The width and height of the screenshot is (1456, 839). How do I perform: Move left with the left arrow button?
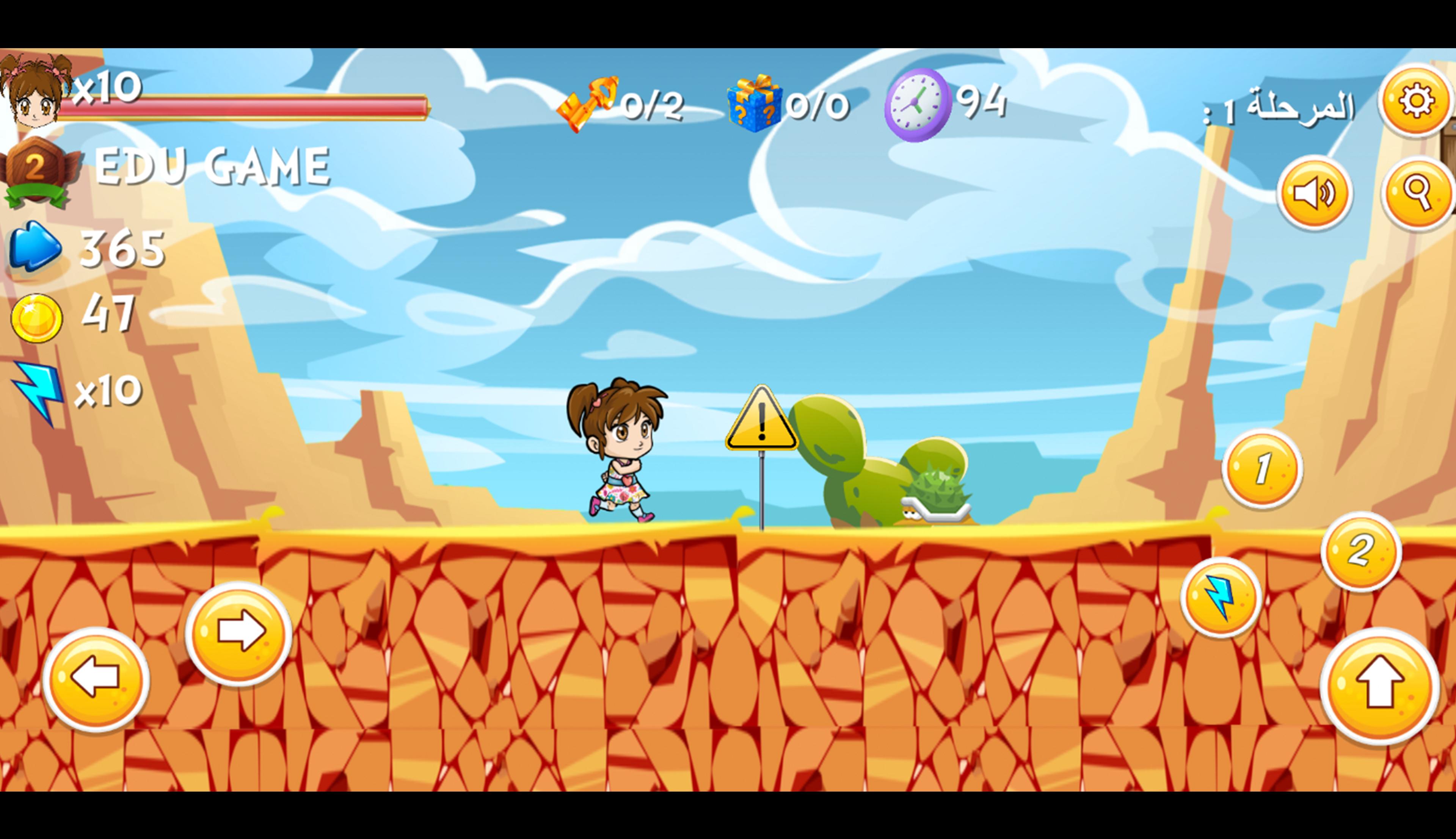click(96, 679)
